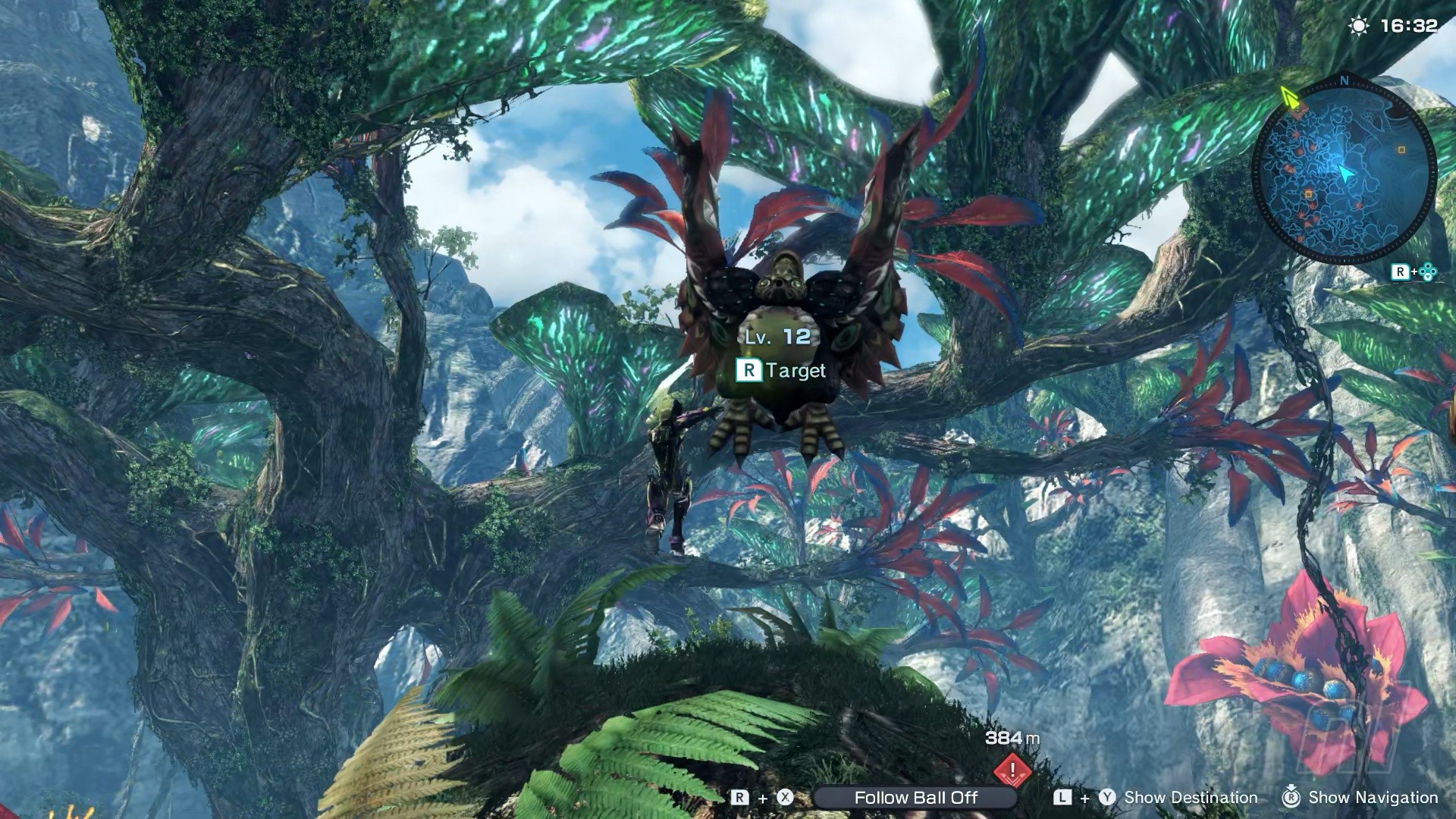Click the yellow arrow marker on minimap edge
The width and height of the screenshot is (1456, 819).
click(x=1288, y=97)
